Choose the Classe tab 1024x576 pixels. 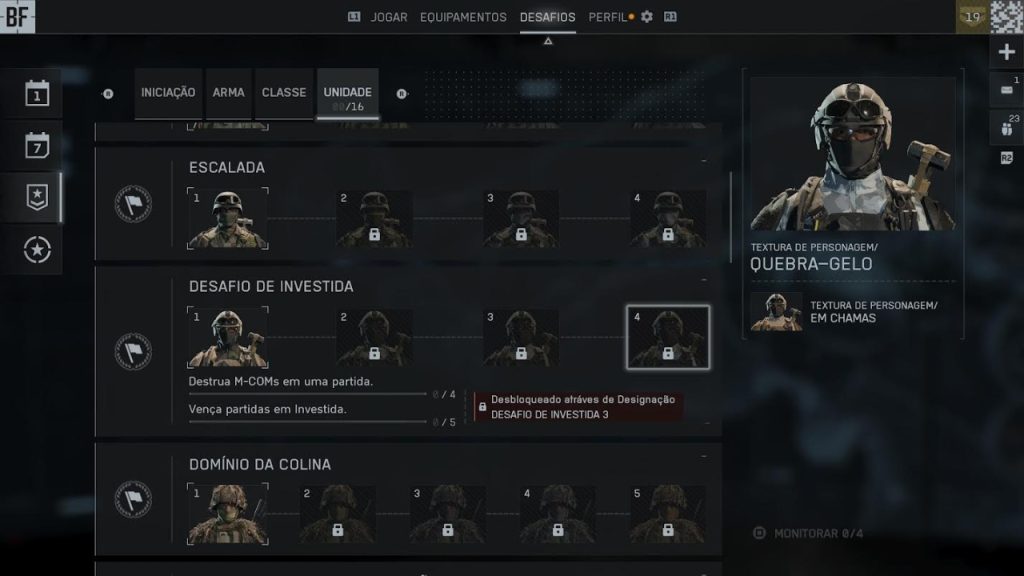tap(284, 93)
